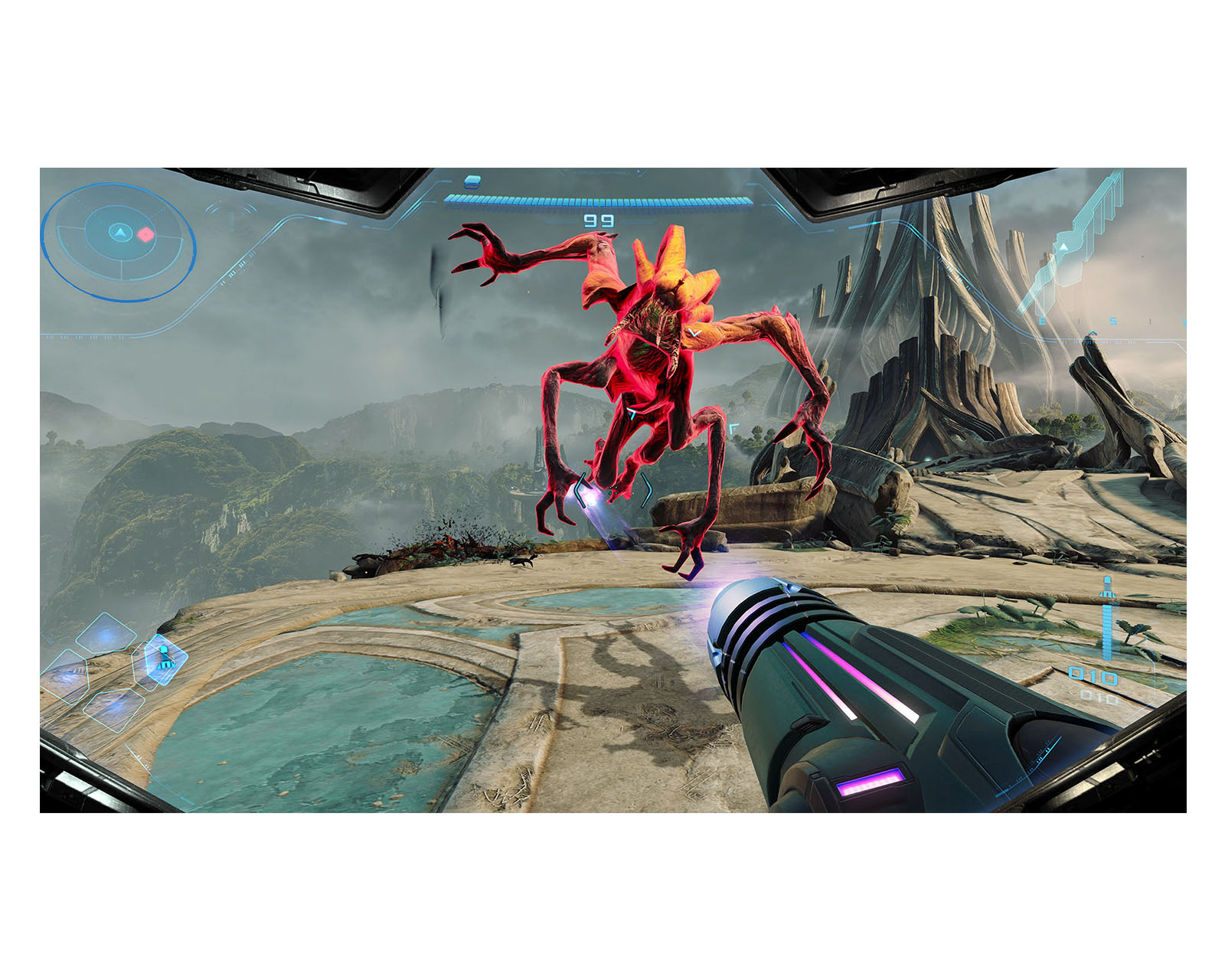This screenshot has height=980, width=1225.
Task: Adjust the segmented energy bar at top center
Action: pos(601,200)
